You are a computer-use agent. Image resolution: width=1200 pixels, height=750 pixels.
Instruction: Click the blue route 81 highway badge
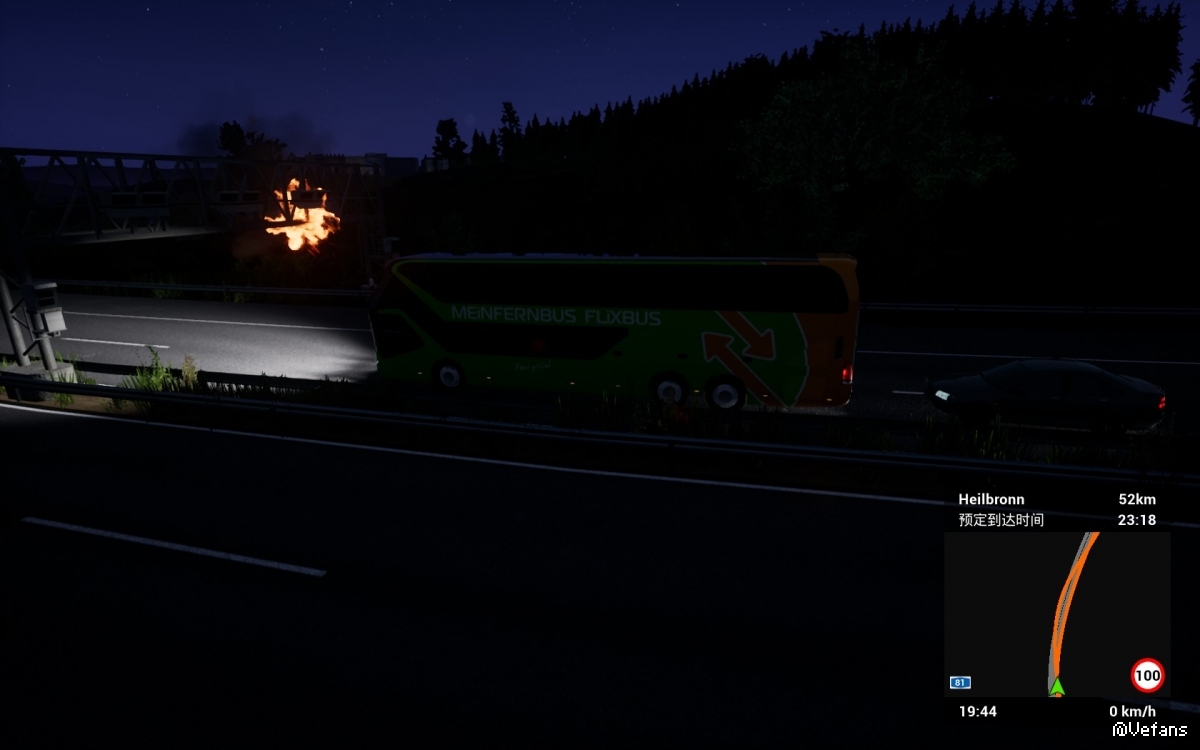960,682
